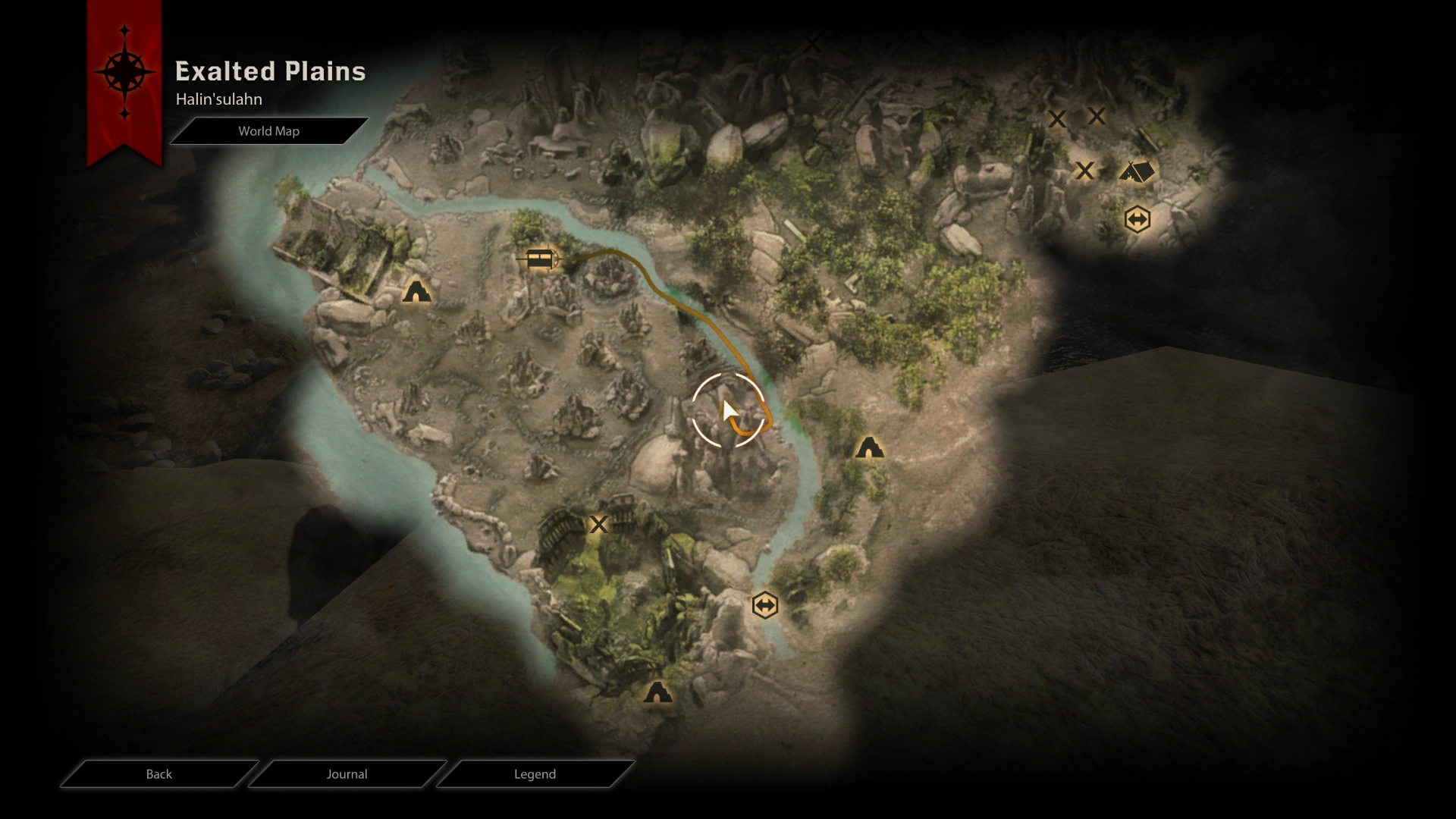Click the compass emblem on the red banner

[124, 72]
